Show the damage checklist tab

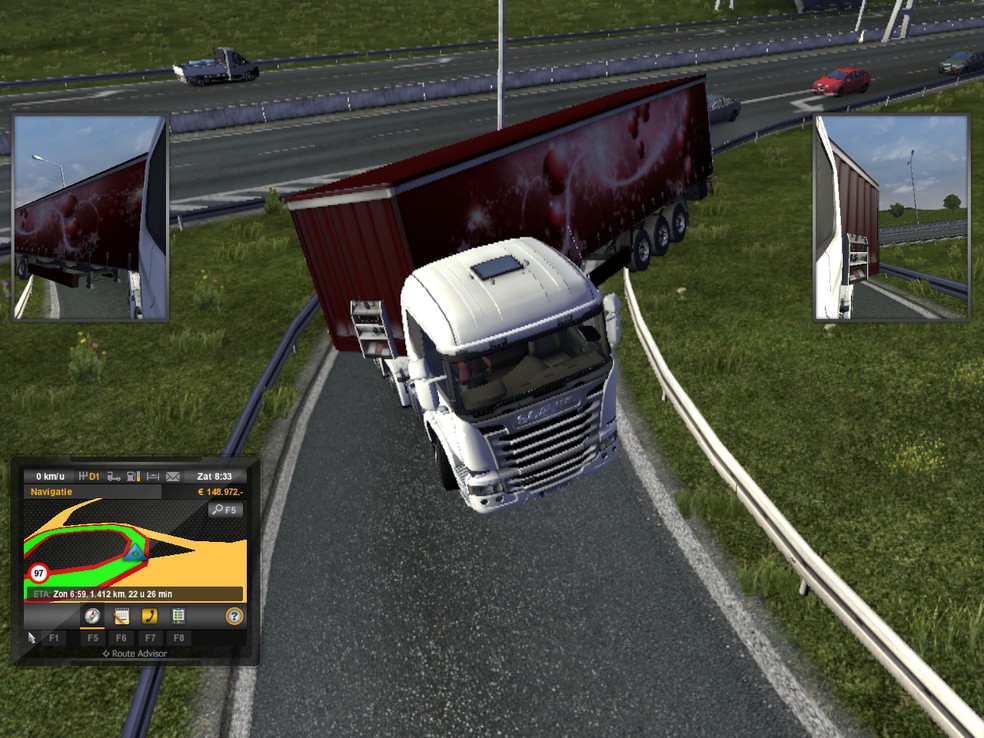(x=179, y=616)
